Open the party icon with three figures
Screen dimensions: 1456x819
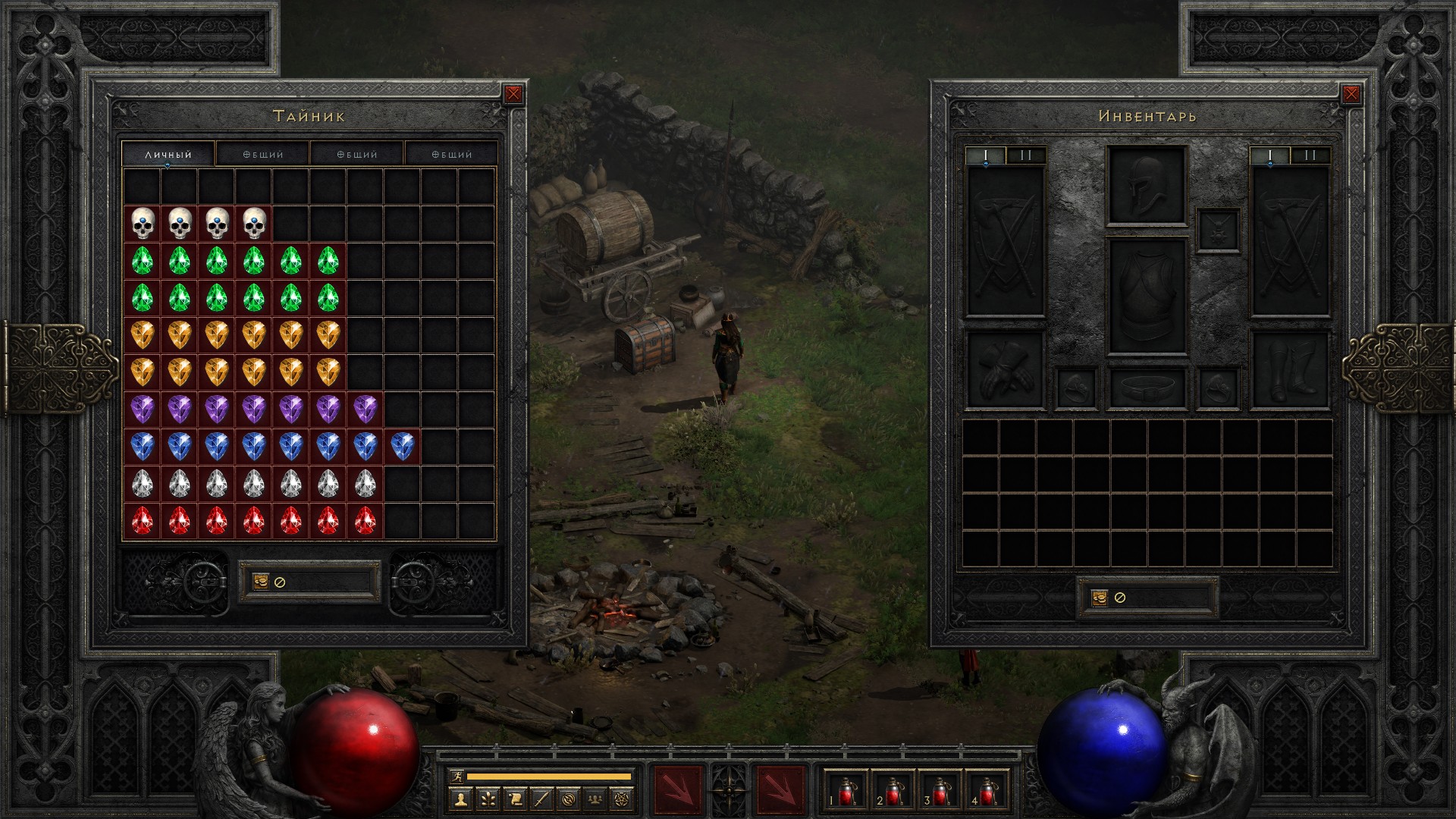pyautogui.click(x=596, y=799)
